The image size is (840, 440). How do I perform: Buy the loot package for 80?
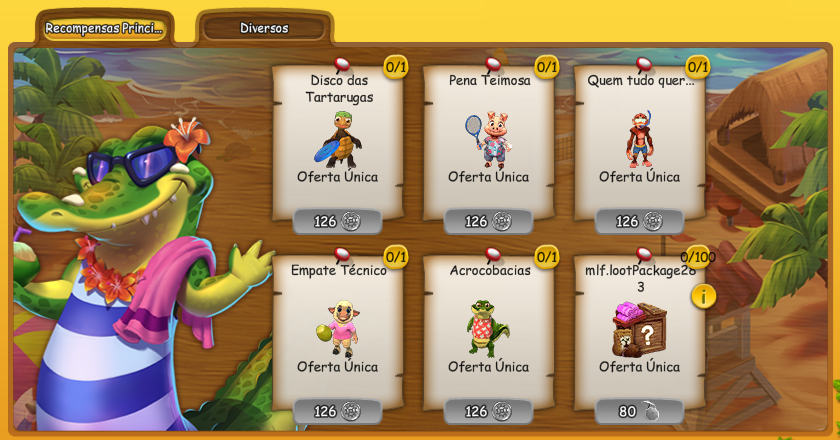pyautogui.click(x=639, y=411)
